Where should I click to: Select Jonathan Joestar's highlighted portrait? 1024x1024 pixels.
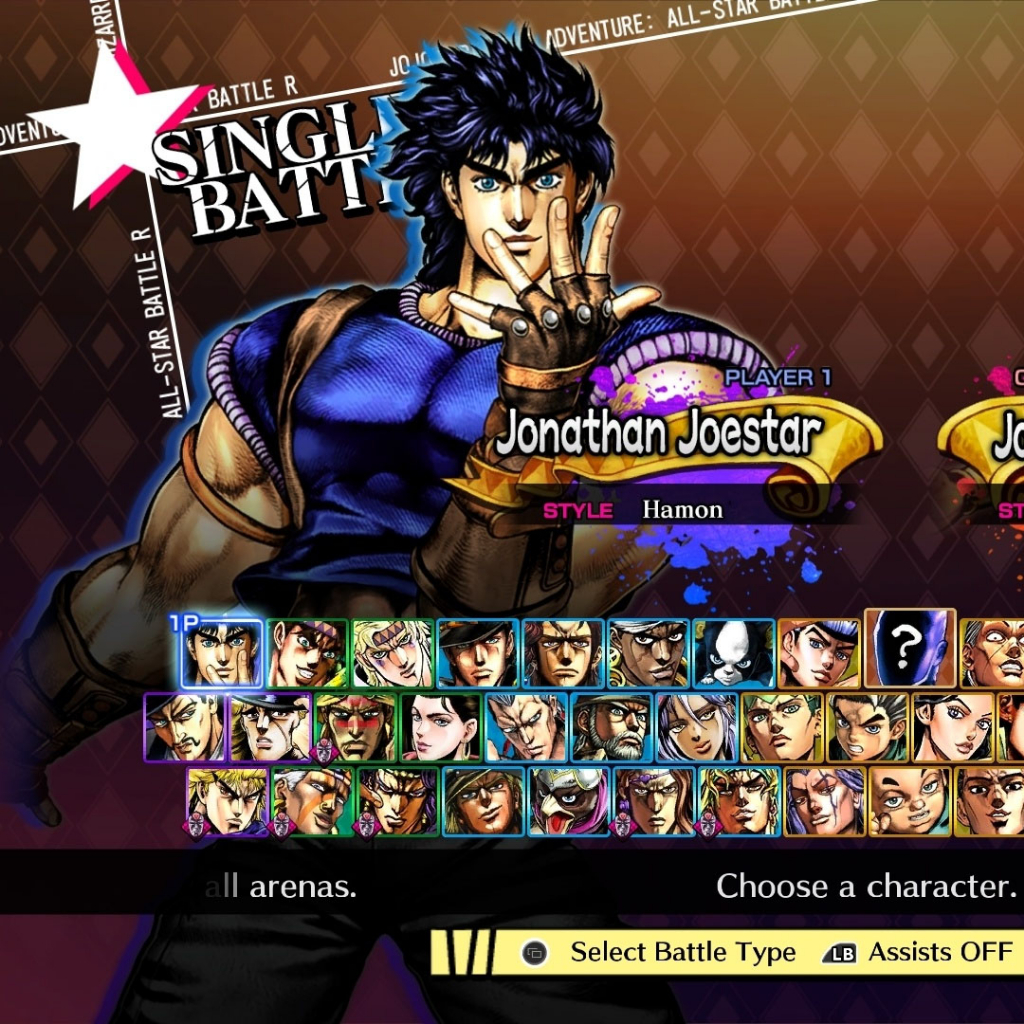[223, 653]
